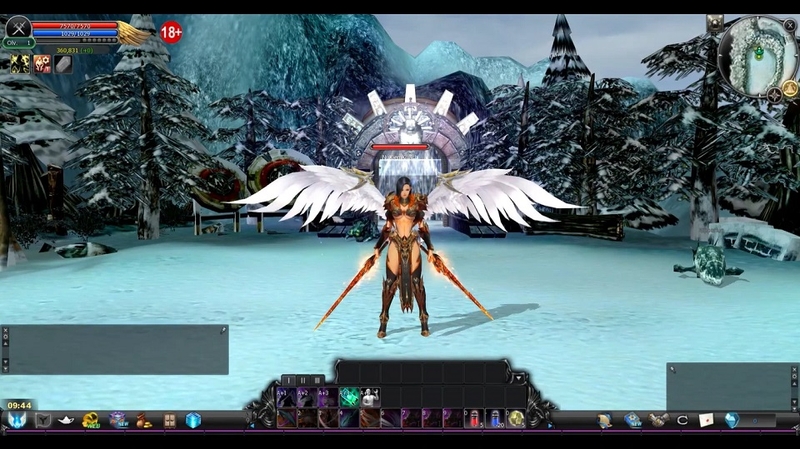Use the red health potion slot

coord(474,418)
